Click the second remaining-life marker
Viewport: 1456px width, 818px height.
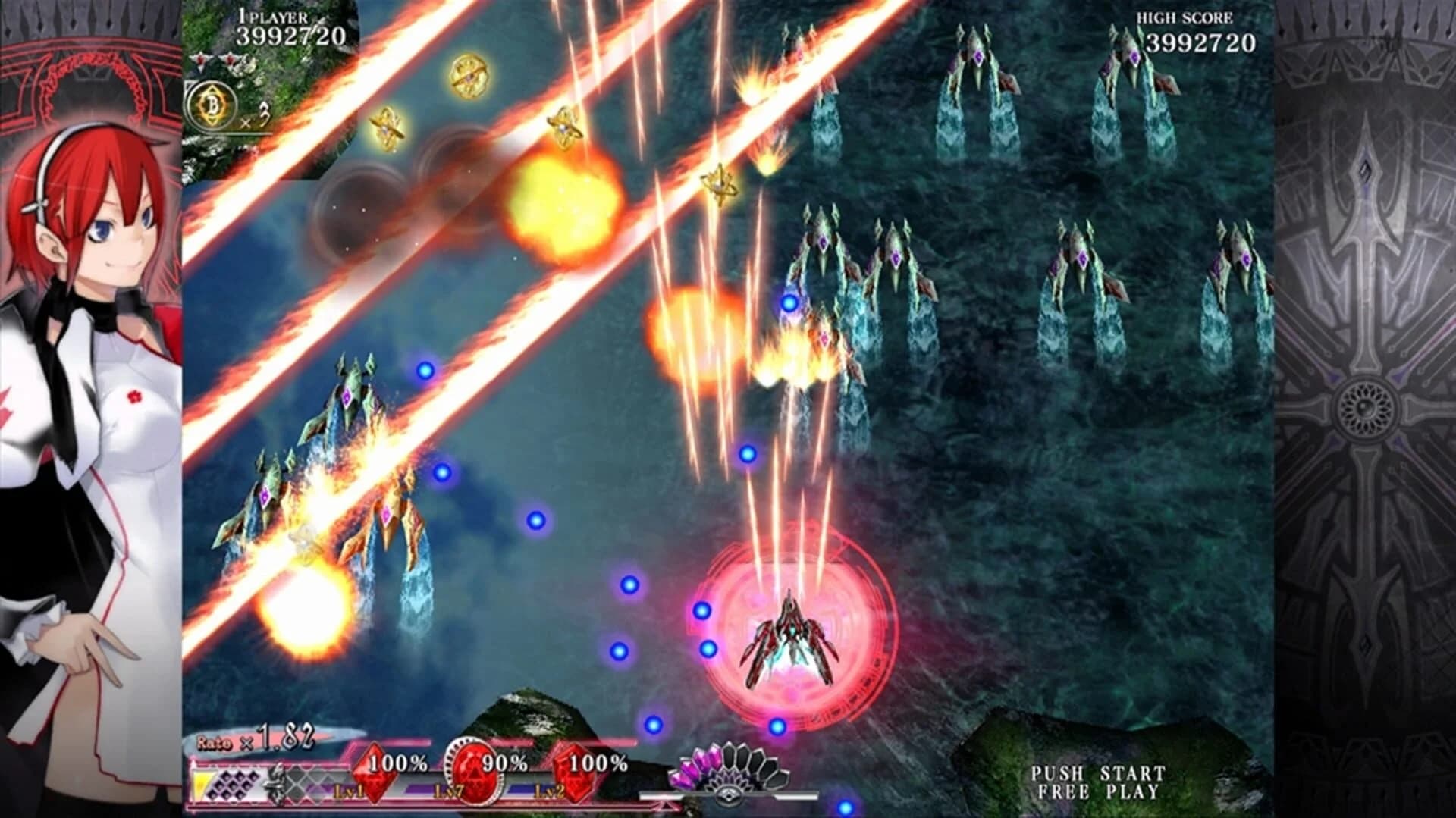pyautogui.click(x=229, y=61)
